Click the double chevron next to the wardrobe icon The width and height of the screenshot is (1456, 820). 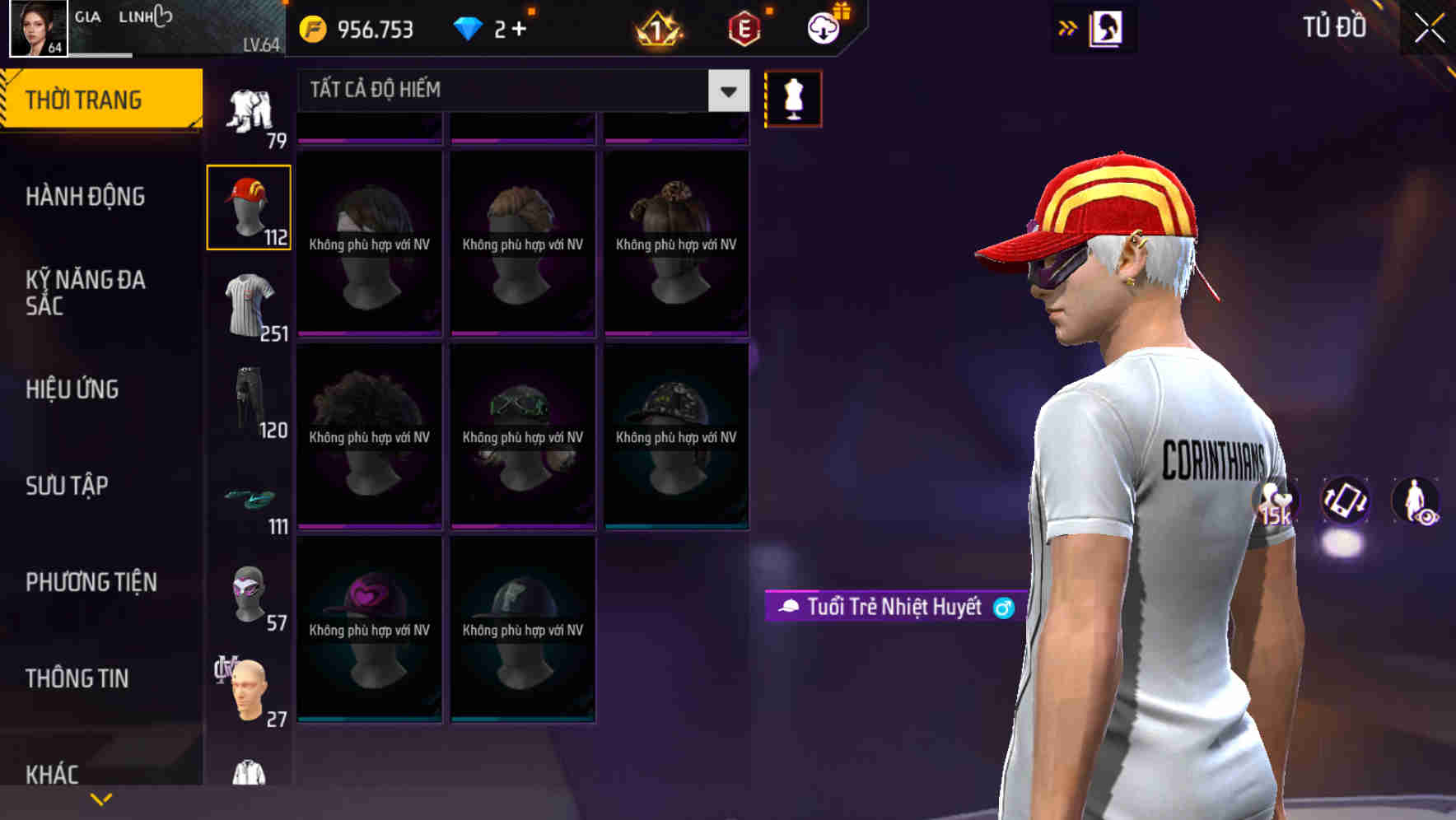click(x=1068, y=27)
